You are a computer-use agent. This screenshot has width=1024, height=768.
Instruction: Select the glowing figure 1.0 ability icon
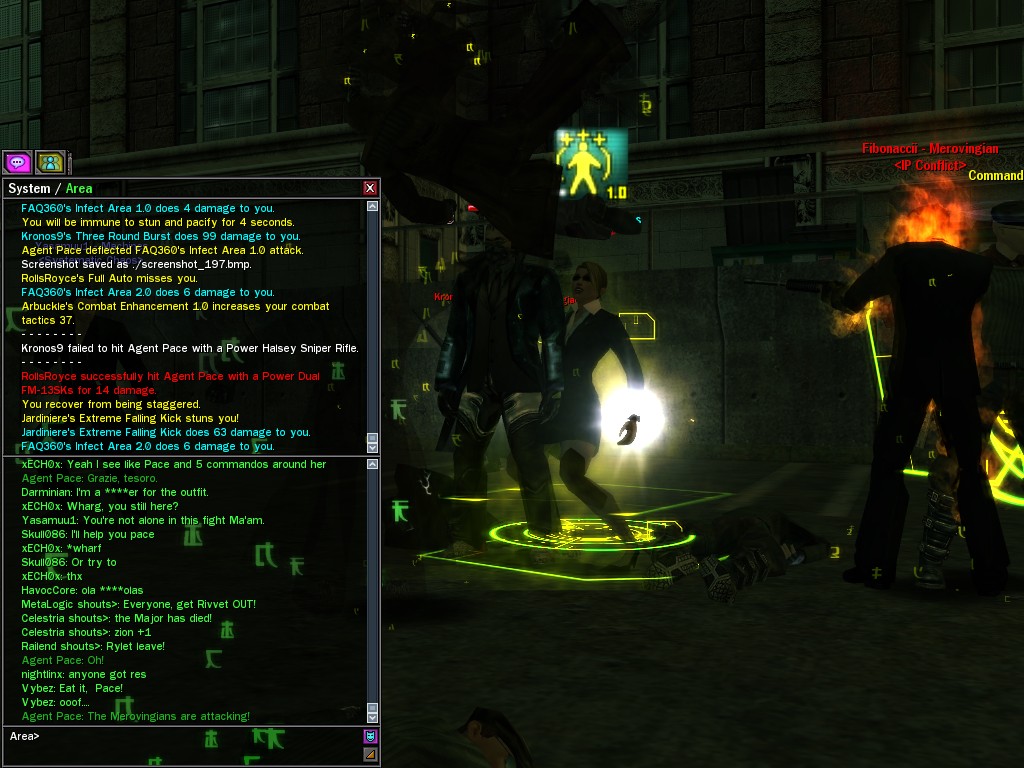pyautogui.click(x=591, y=163)
